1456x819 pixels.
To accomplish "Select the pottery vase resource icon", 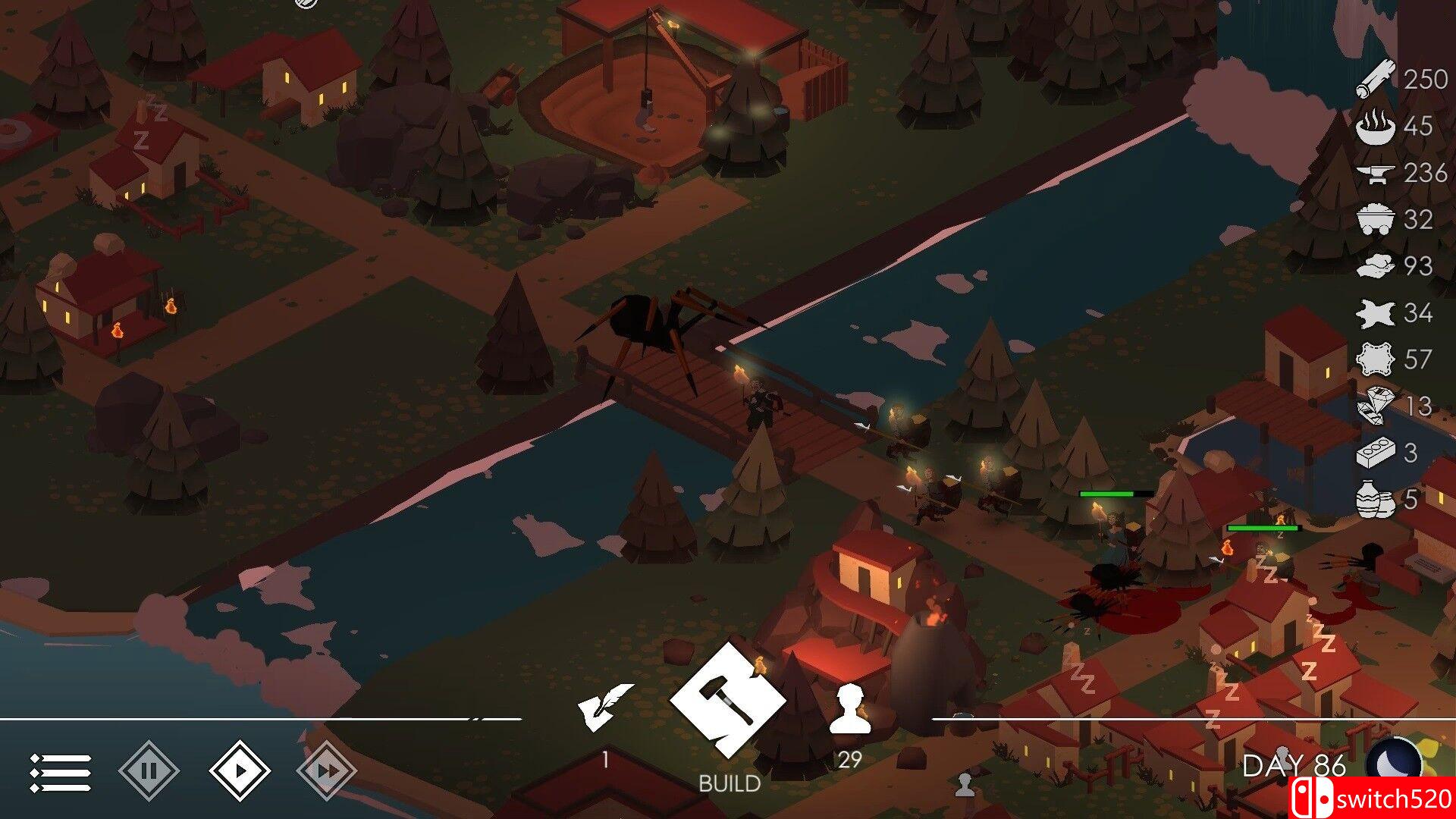I will pyautogui.click(x=1376, y=499).
